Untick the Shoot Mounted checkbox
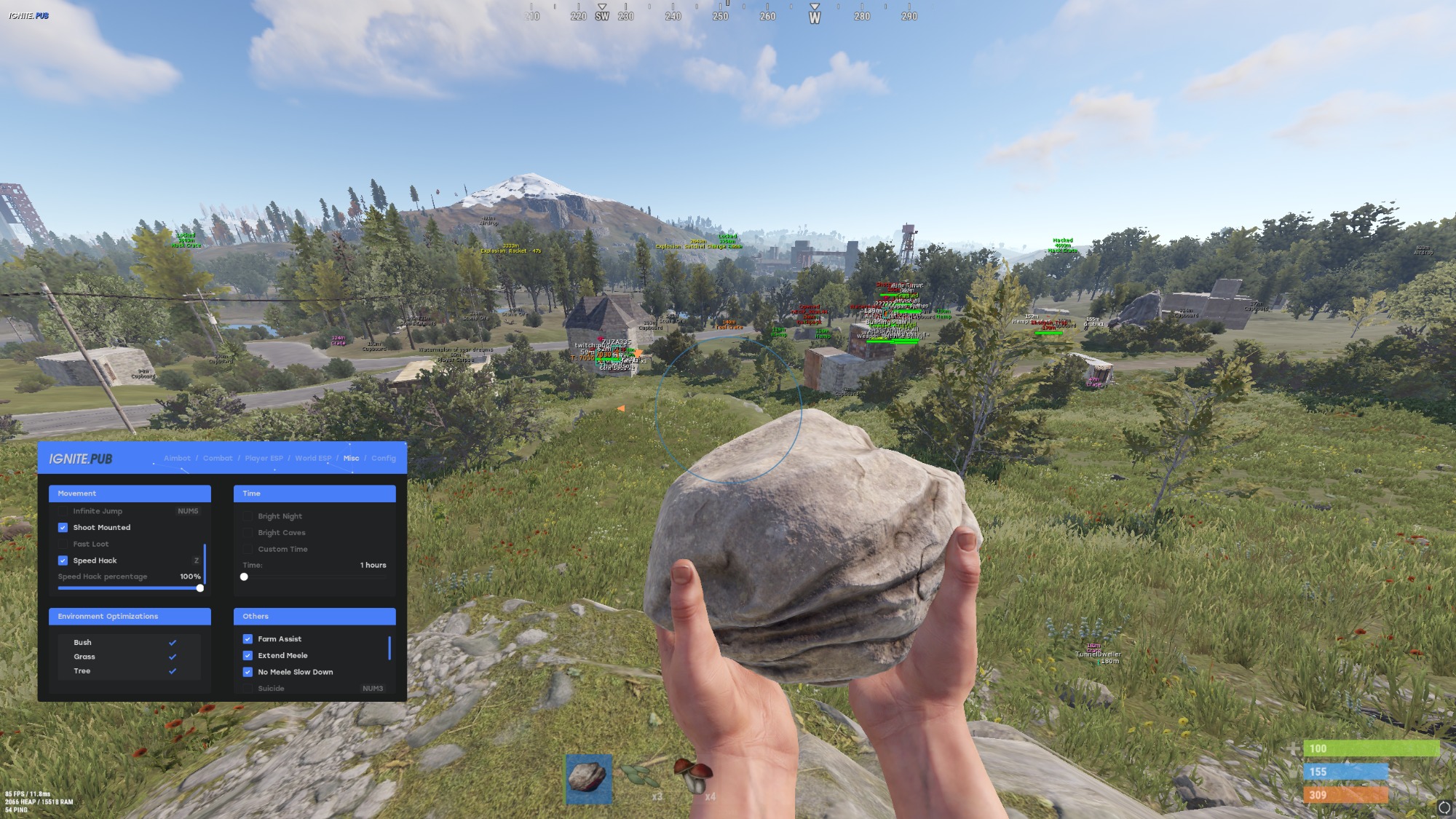This screenshot has height=819, width=1456. [63, 528]
